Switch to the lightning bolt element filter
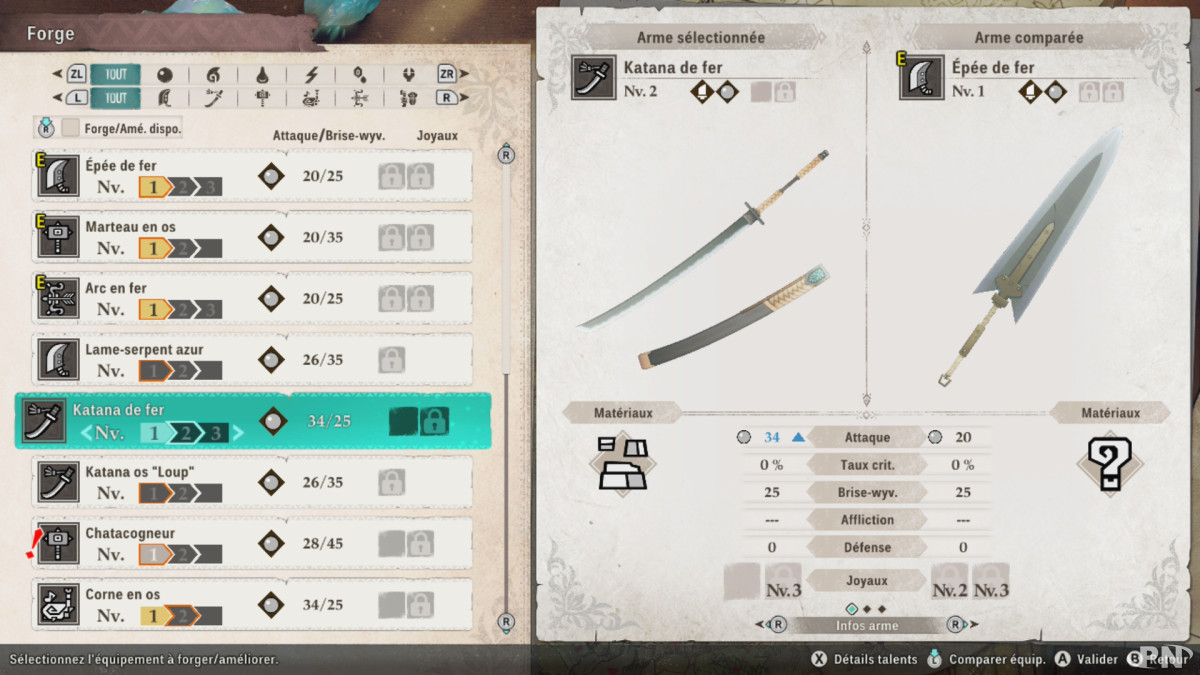This screenshot has width=1200, height=675. 311,75
